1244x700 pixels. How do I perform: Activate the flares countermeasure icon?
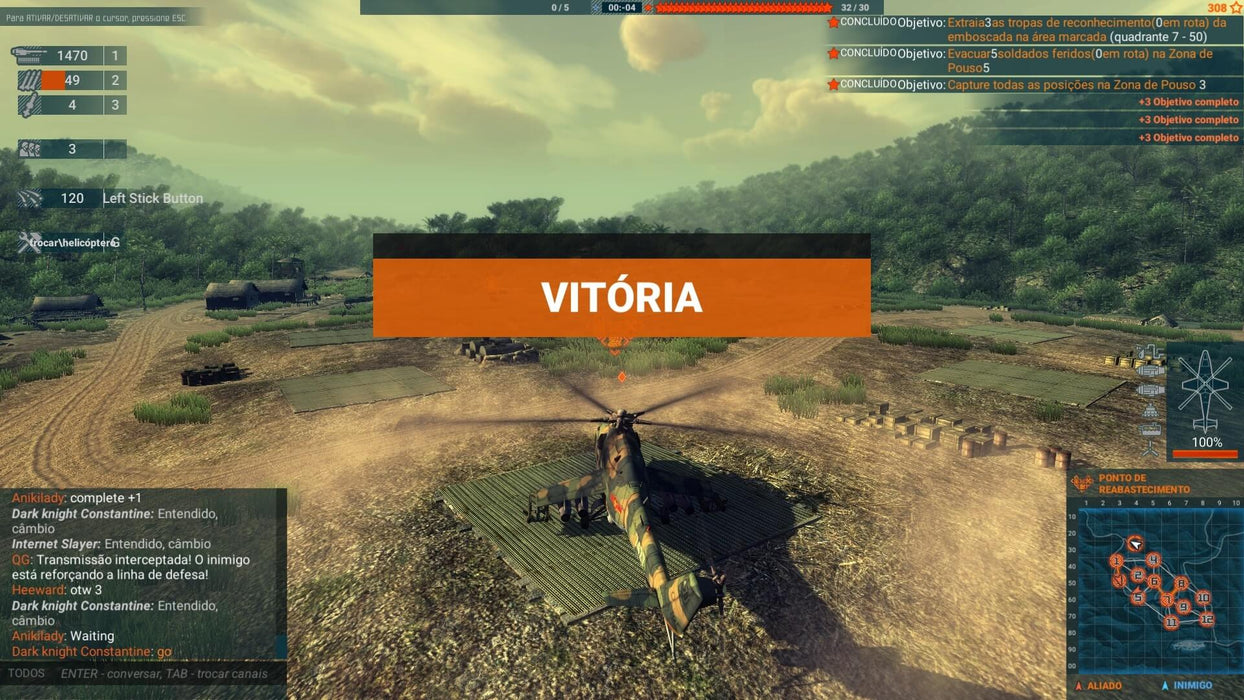(x=30, y=198)
